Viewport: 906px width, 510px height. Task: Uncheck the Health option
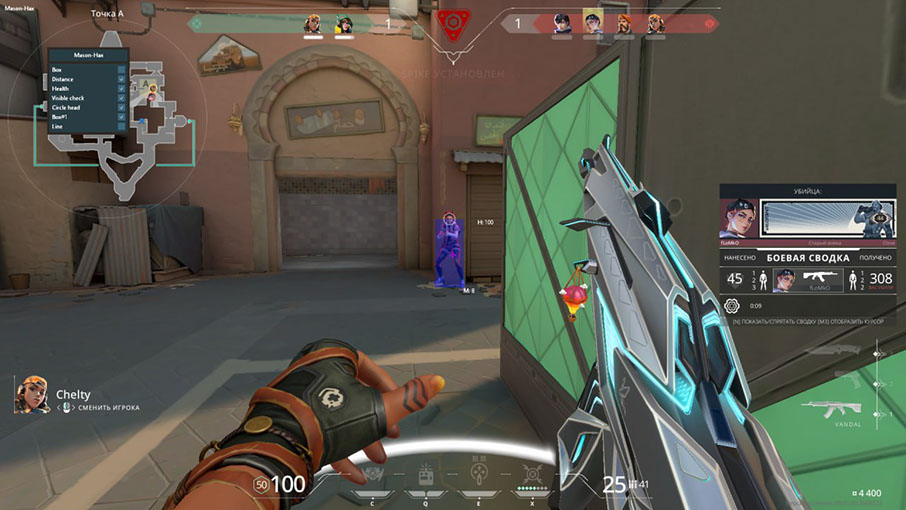pyautogui.click(x=121, y=89)
